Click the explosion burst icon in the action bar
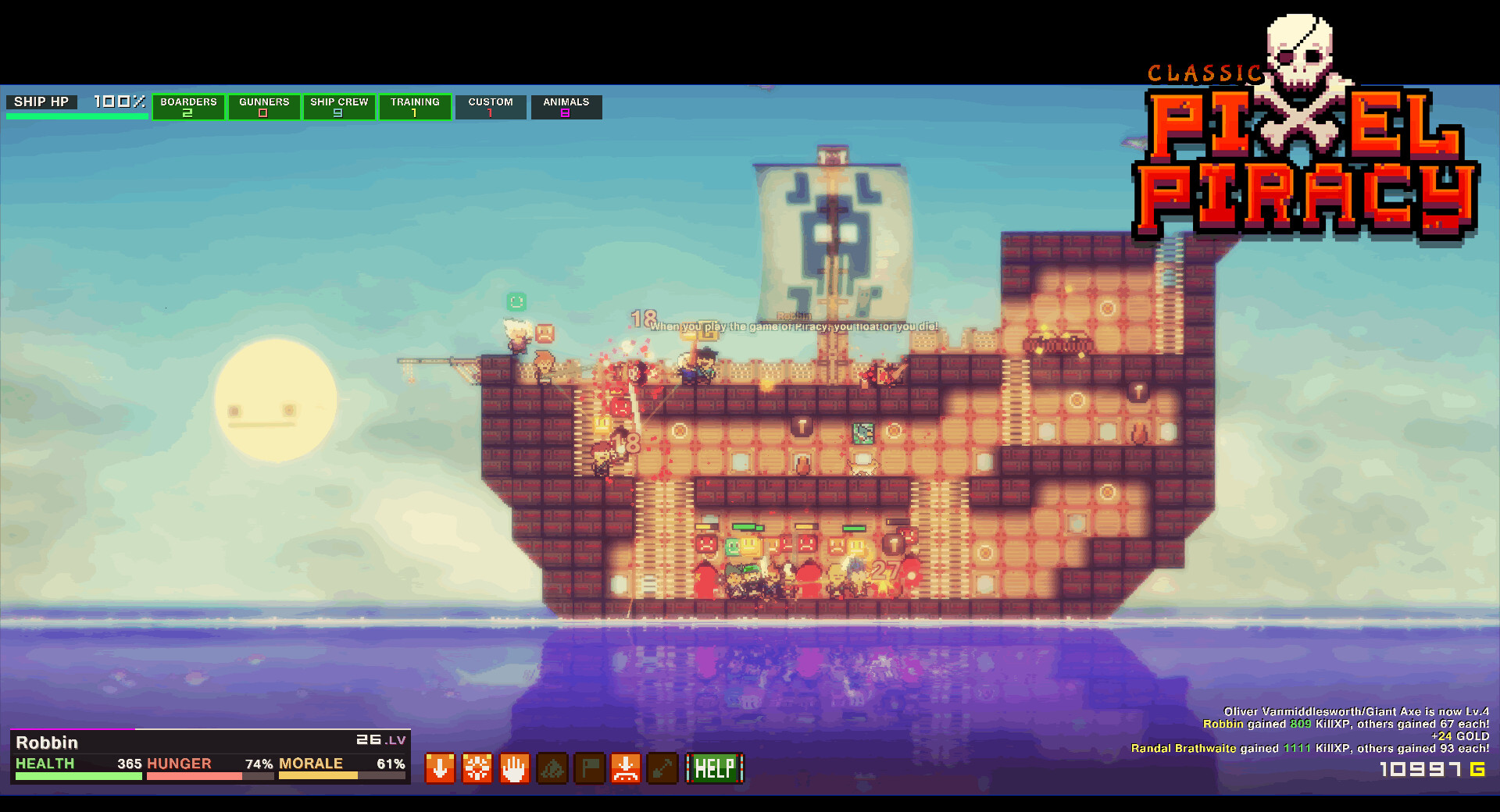Viewport: 1500px width, 812px height. tap(477, 769)
